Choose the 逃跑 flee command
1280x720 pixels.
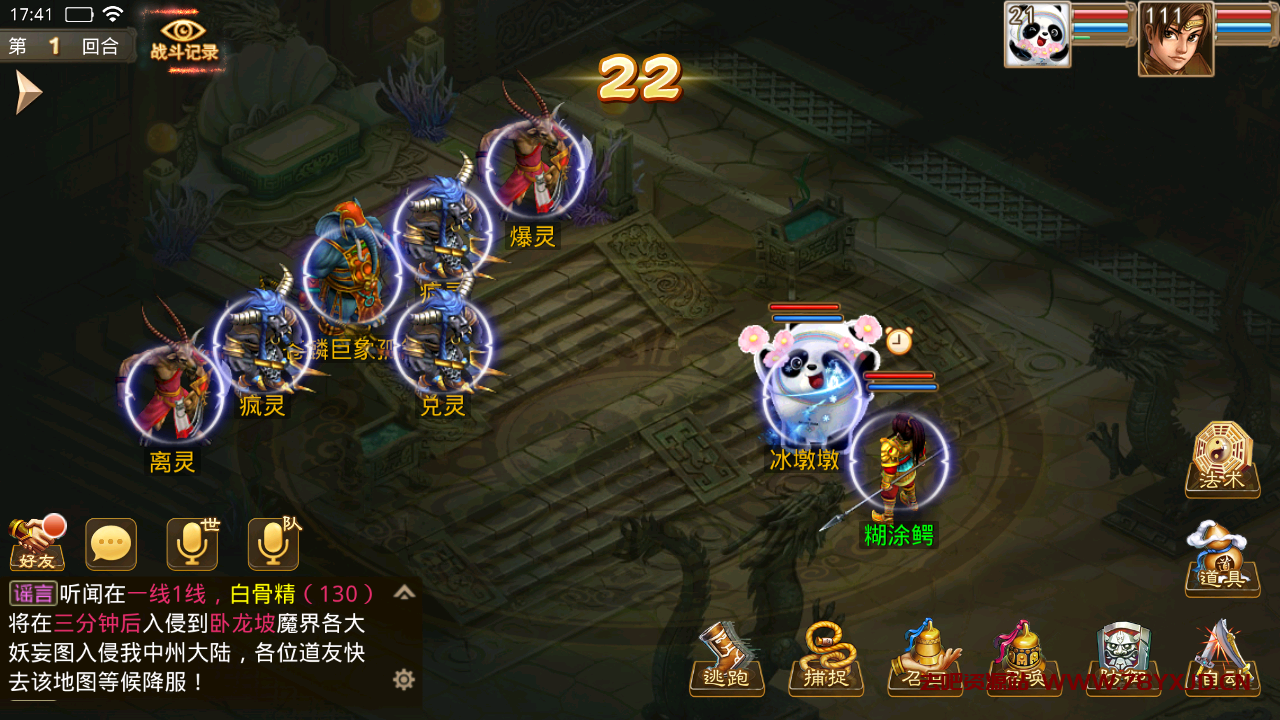[727, 660]
